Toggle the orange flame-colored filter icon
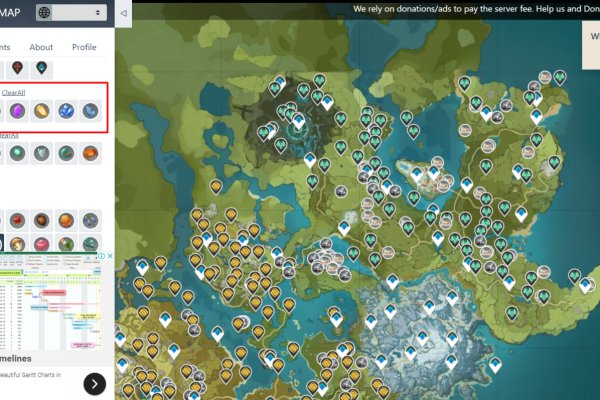The height and width of the screenshot is (400, 600). point(90,153)
